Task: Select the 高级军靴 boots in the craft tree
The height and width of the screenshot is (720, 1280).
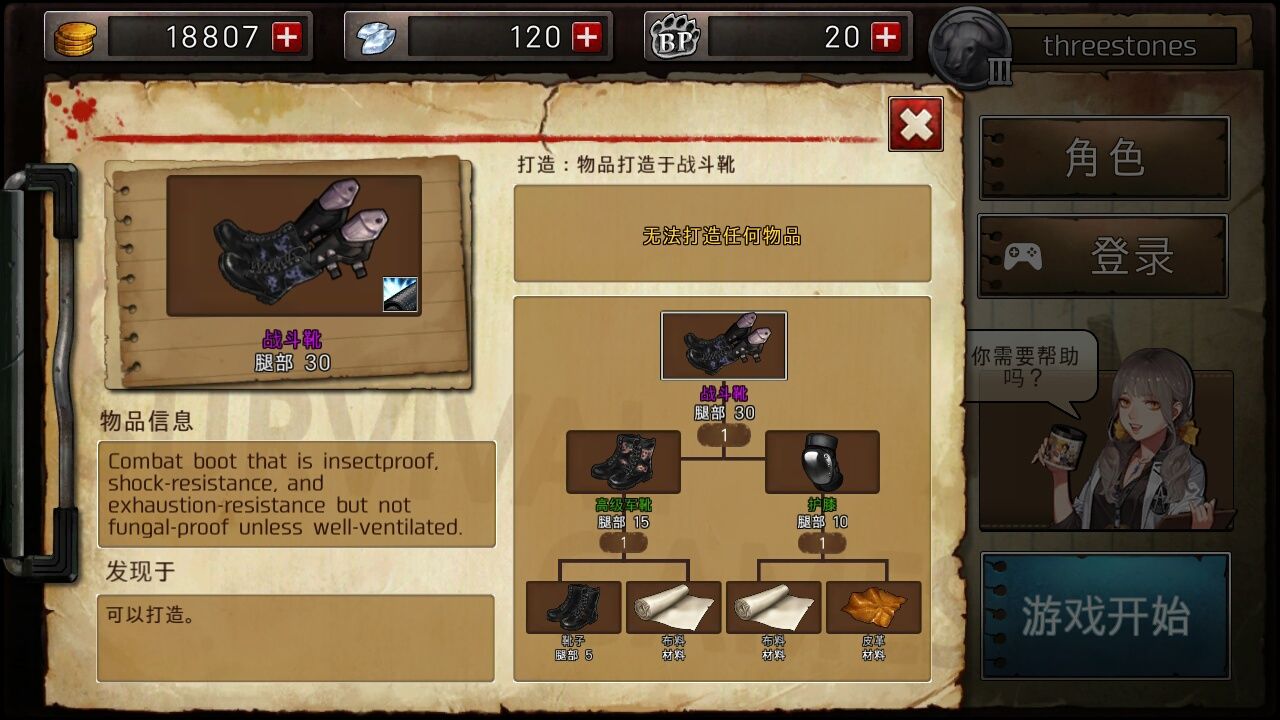Action: [x=623, y=460]
